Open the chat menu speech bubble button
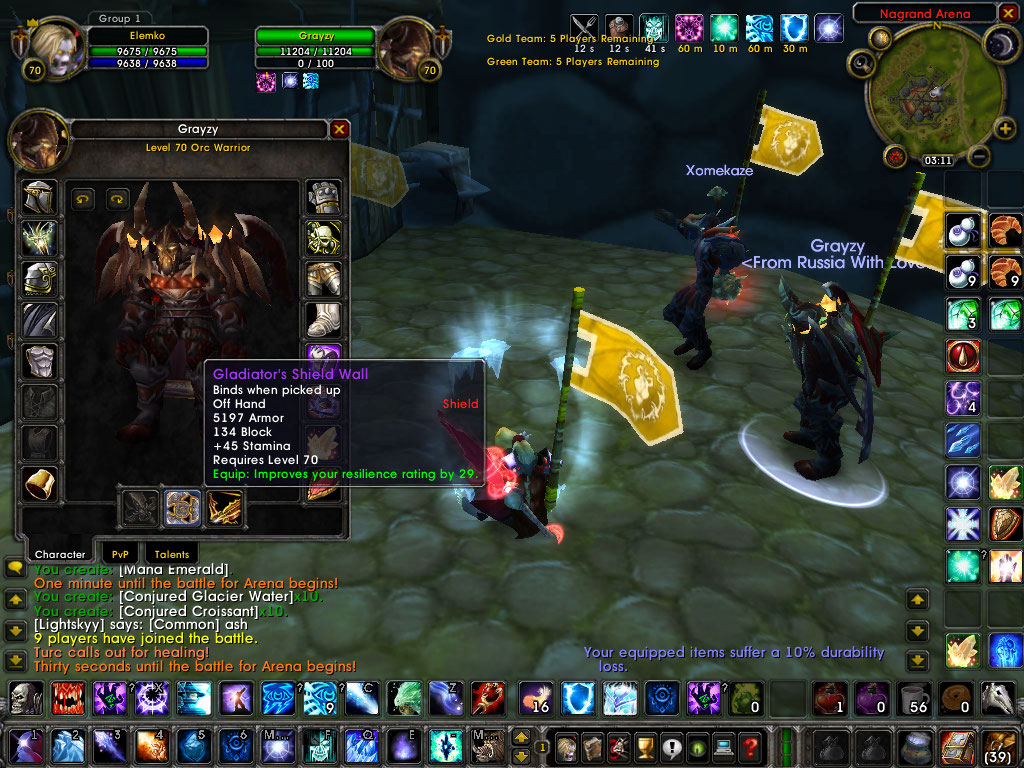 (15, 567)
